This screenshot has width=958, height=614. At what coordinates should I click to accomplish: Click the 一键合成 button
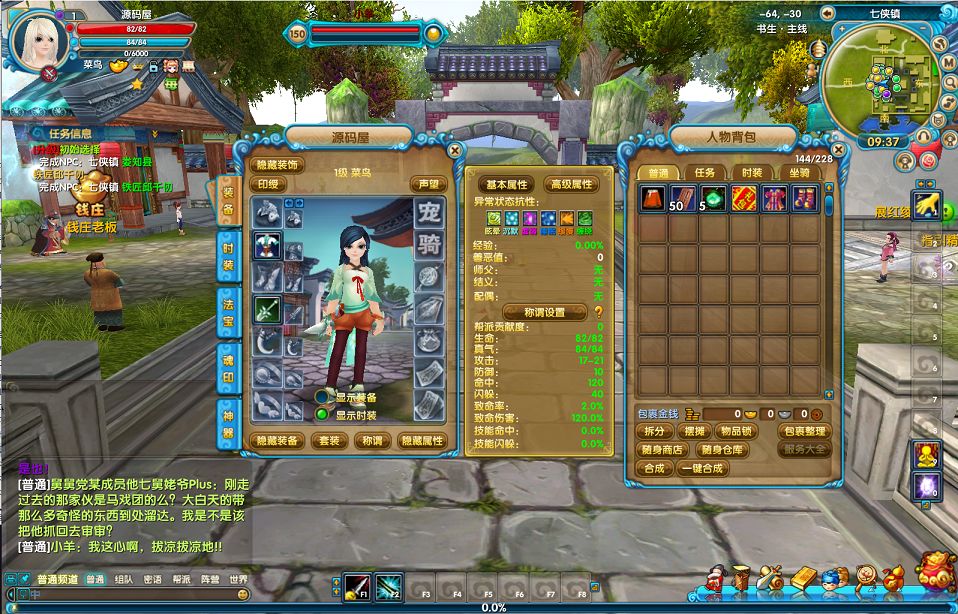[702, 468]
